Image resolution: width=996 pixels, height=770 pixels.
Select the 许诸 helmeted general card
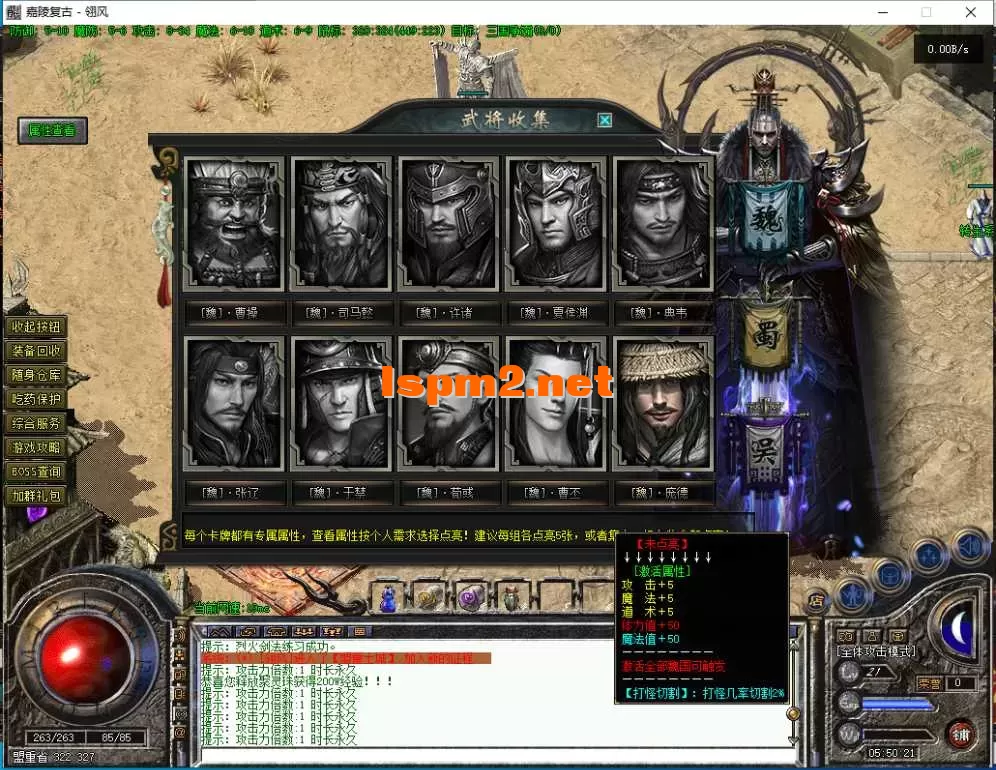click(x=448, y=223)
